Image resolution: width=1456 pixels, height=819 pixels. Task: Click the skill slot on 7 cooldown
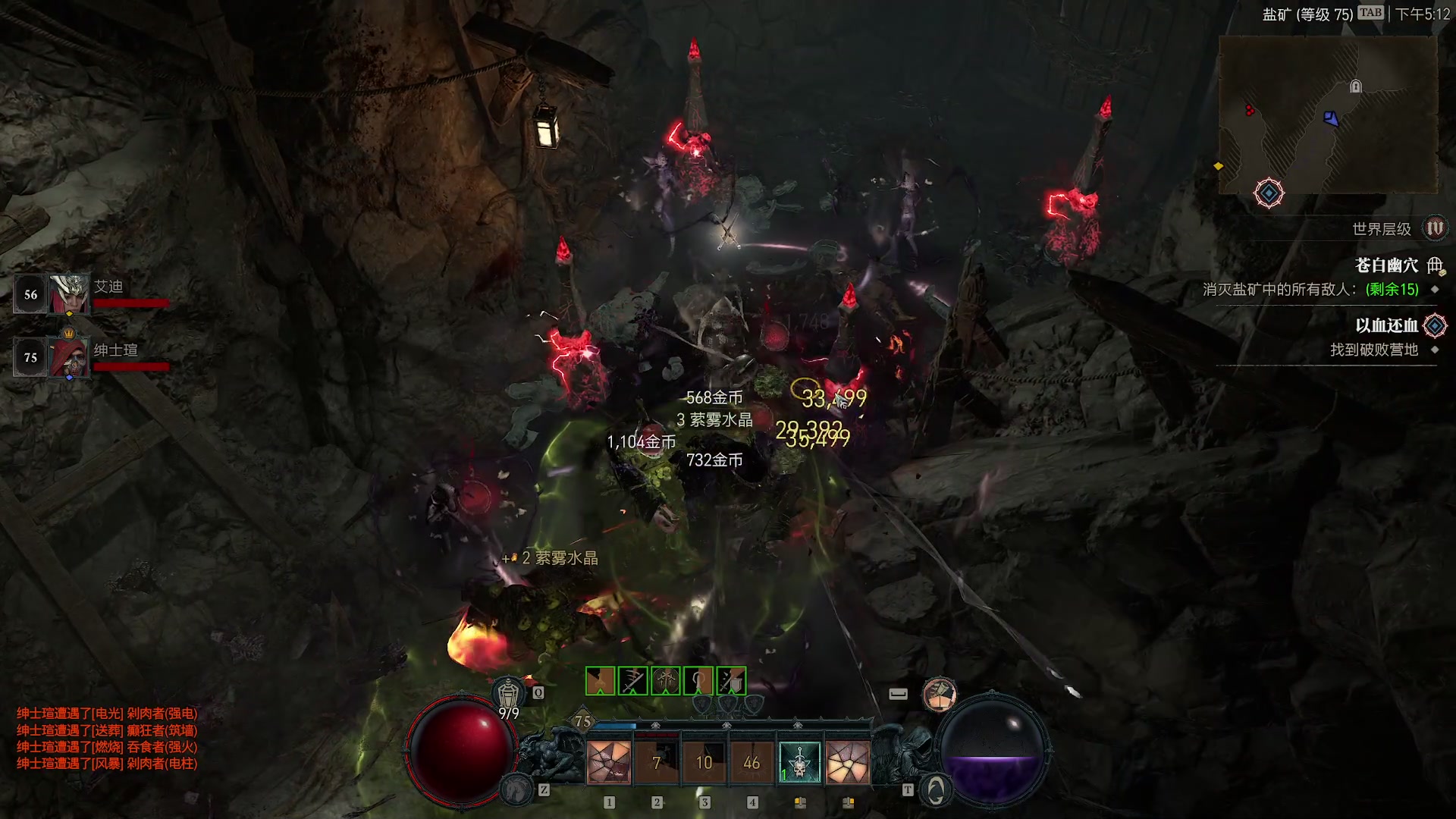click(657, 762)
